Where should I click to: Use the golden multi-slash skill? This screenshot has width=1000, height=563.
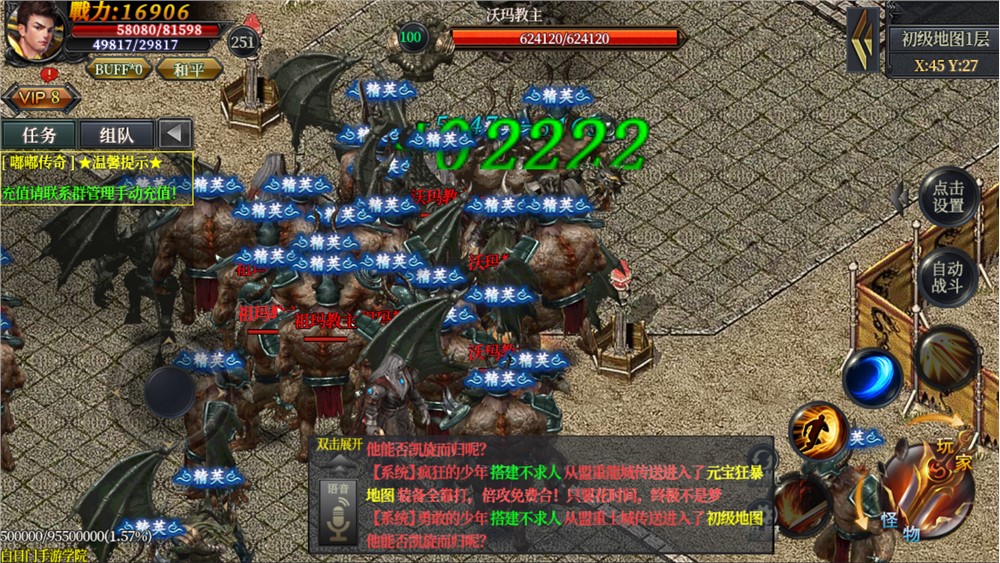[x=947, y=357]
